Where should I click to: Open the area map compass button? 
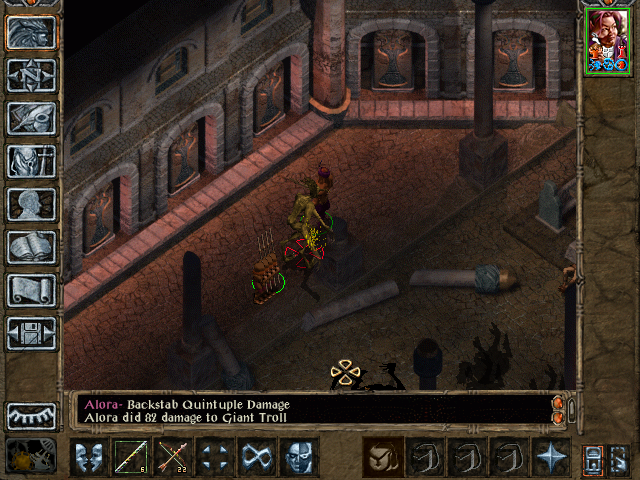point(31,76)
